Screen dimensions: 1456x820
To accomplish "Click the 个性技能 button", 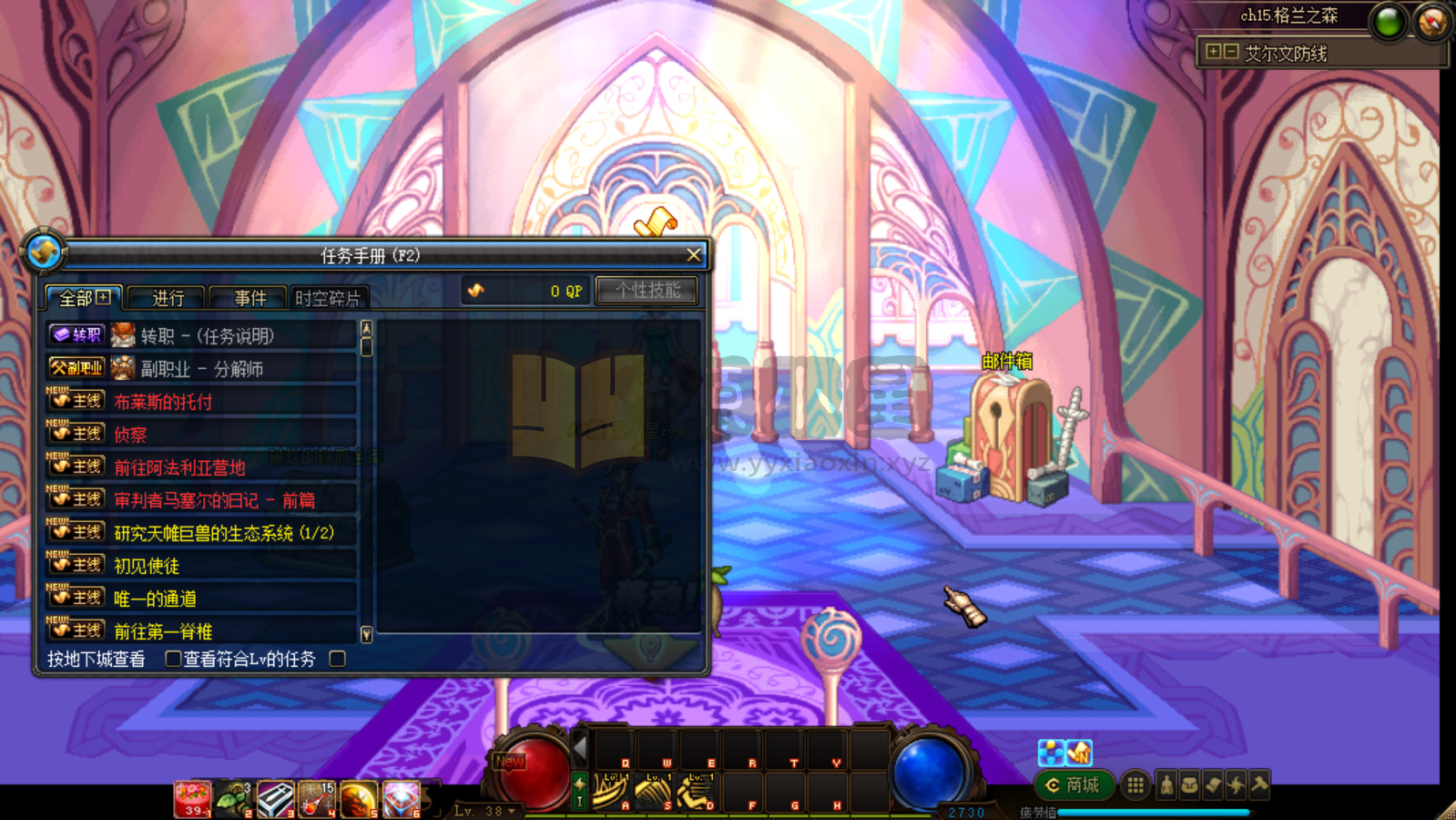I will [x=647, y=291].
